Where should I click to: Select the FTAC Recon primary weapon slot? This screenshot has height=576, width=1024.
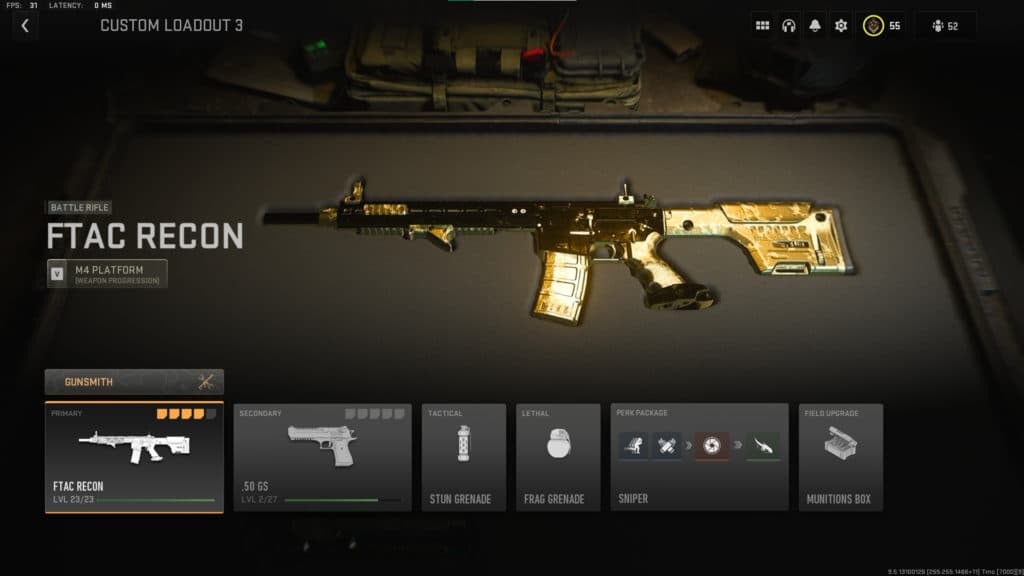(134, 457)
